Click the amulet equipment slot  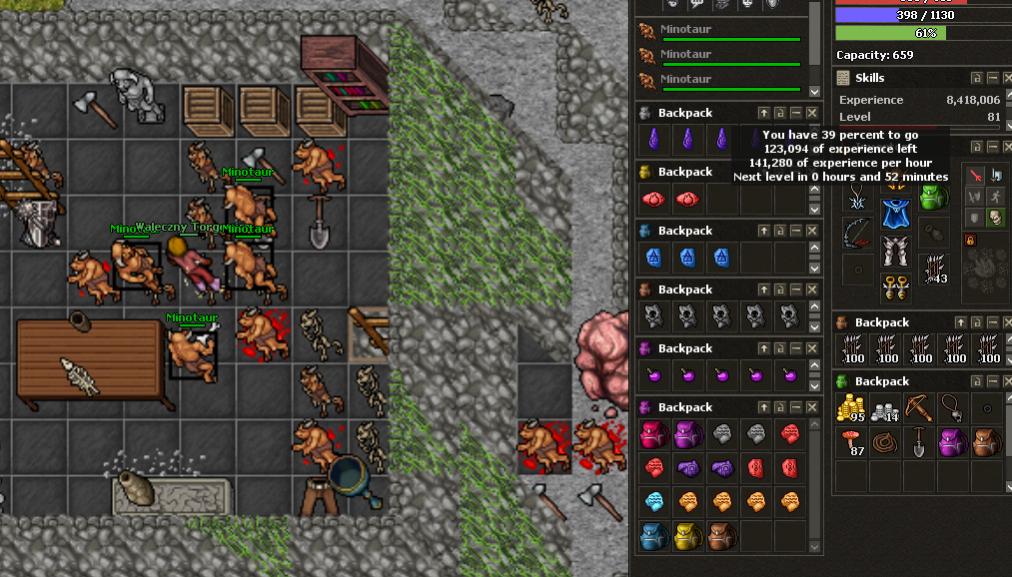[x=856, y=195]
